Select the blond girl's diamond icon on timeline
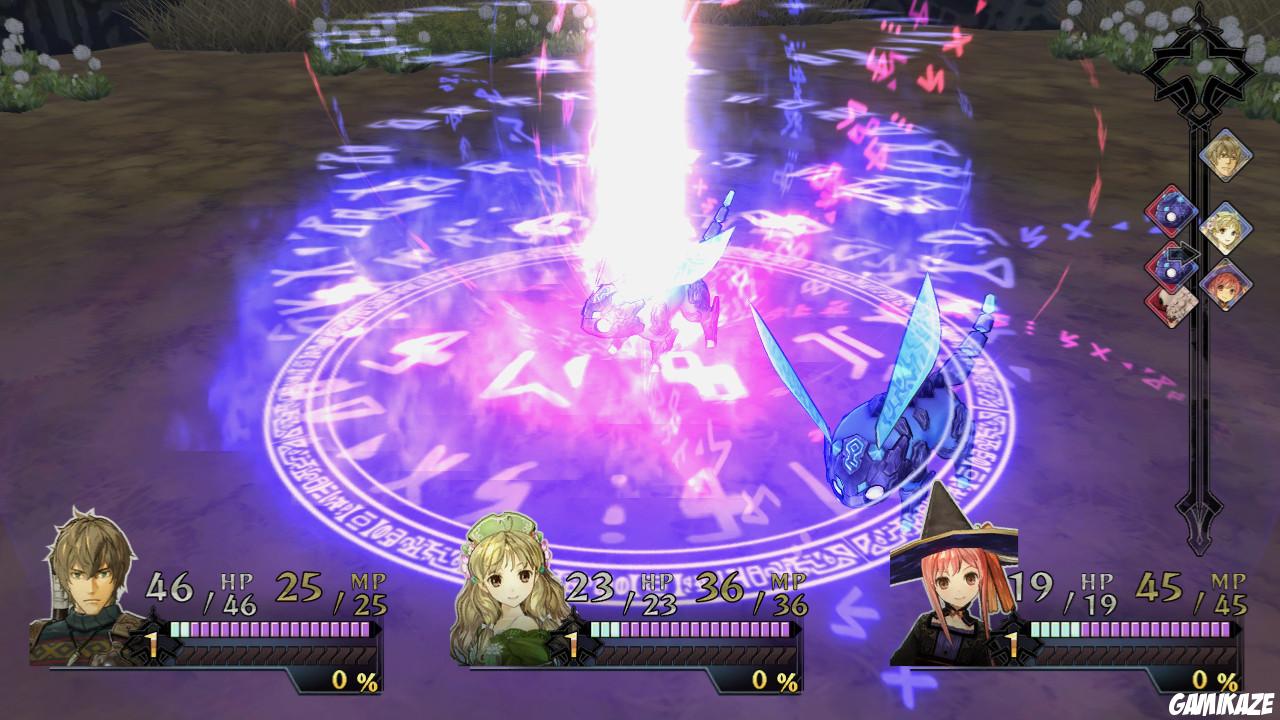1280x720 pixels. pyautogui.click(x=1225, y=227)
